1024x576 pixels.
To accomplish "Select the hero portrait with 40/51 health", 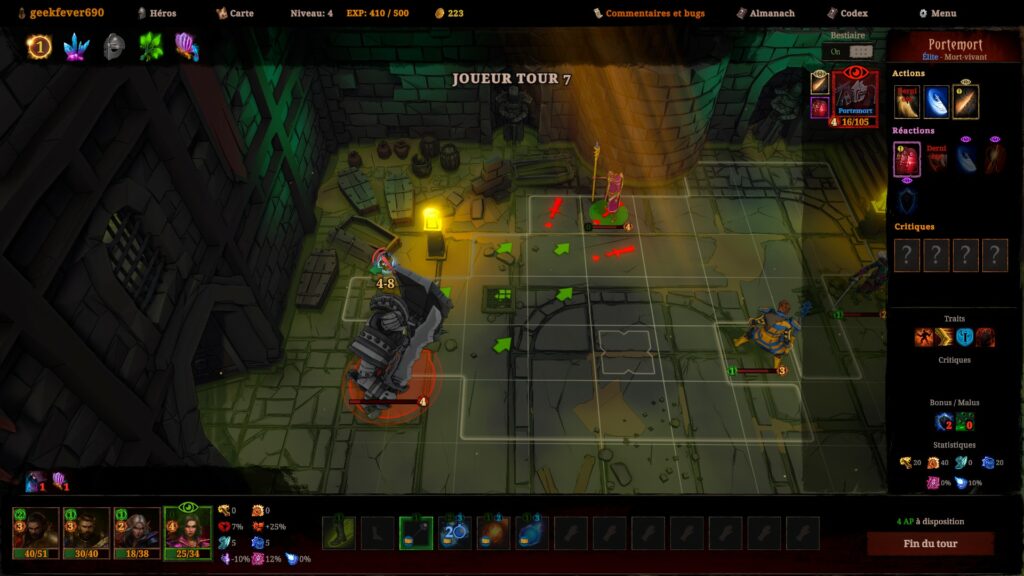I will click(x=35, y=530).
